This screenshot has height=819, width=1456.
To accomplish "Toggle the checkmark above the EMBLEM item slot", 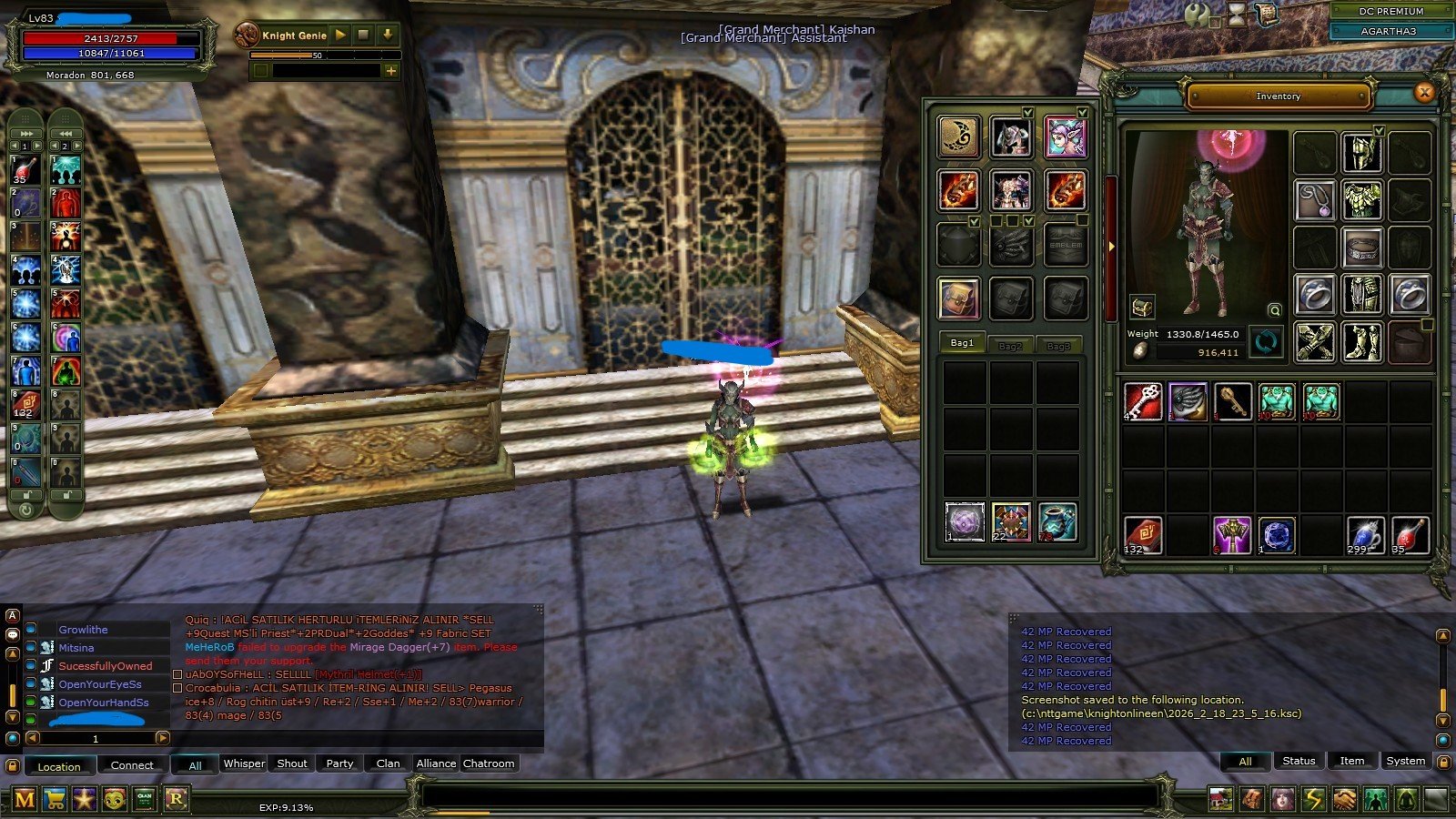I will (1080, 220).
